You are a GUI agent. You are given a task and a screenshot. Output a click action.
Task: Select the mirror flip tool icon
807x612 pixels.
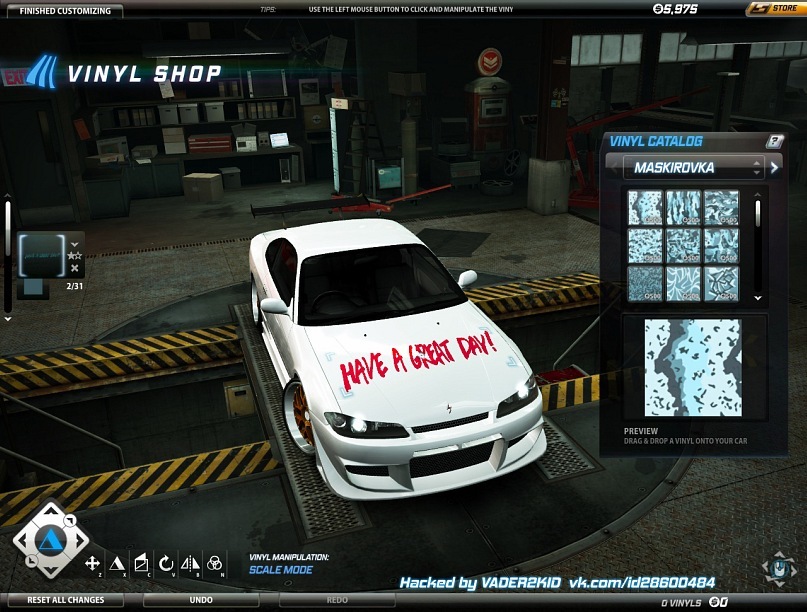(x=190, y=564)
